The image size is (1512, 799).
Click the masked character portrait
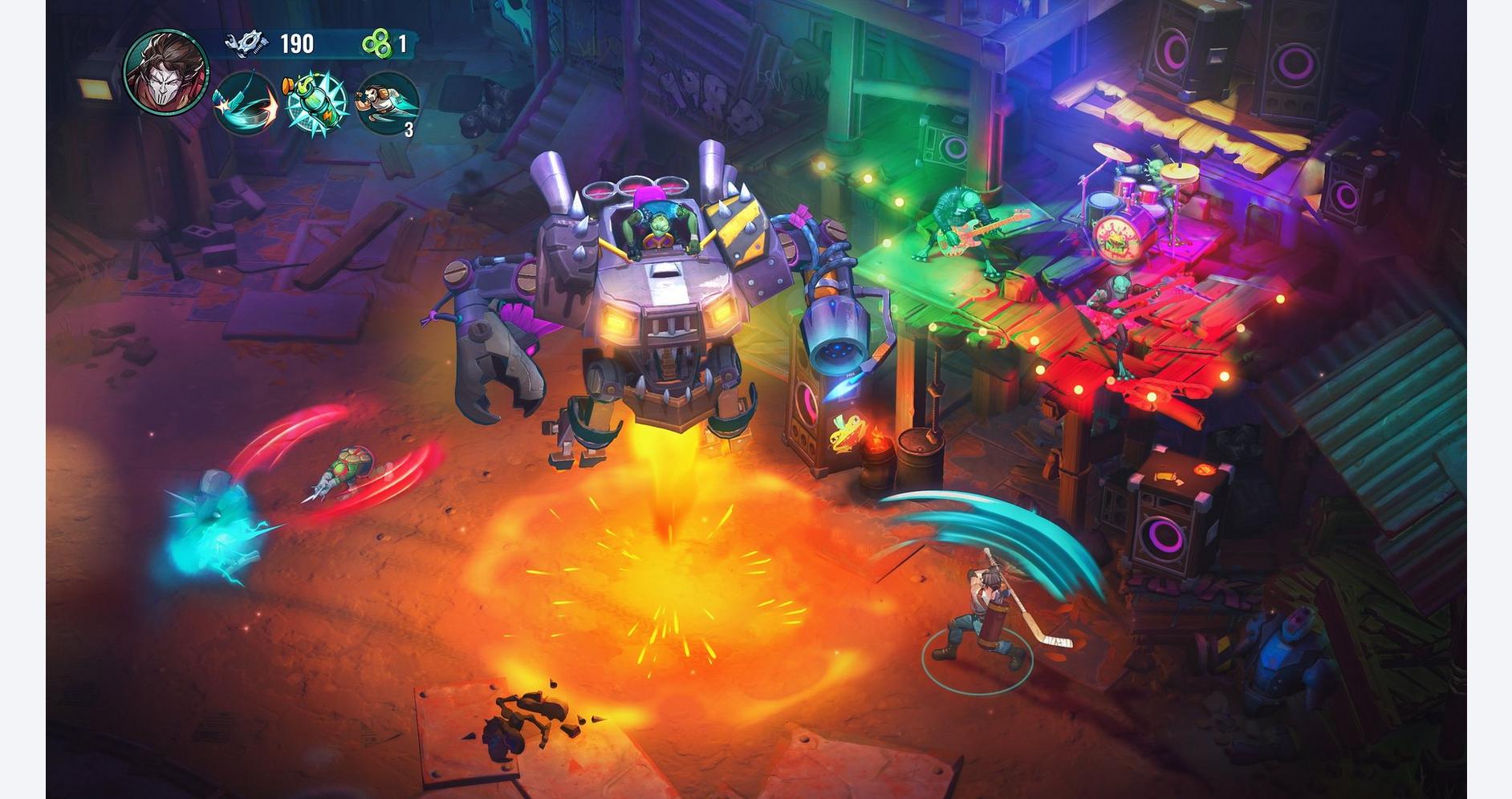(166, 71)
